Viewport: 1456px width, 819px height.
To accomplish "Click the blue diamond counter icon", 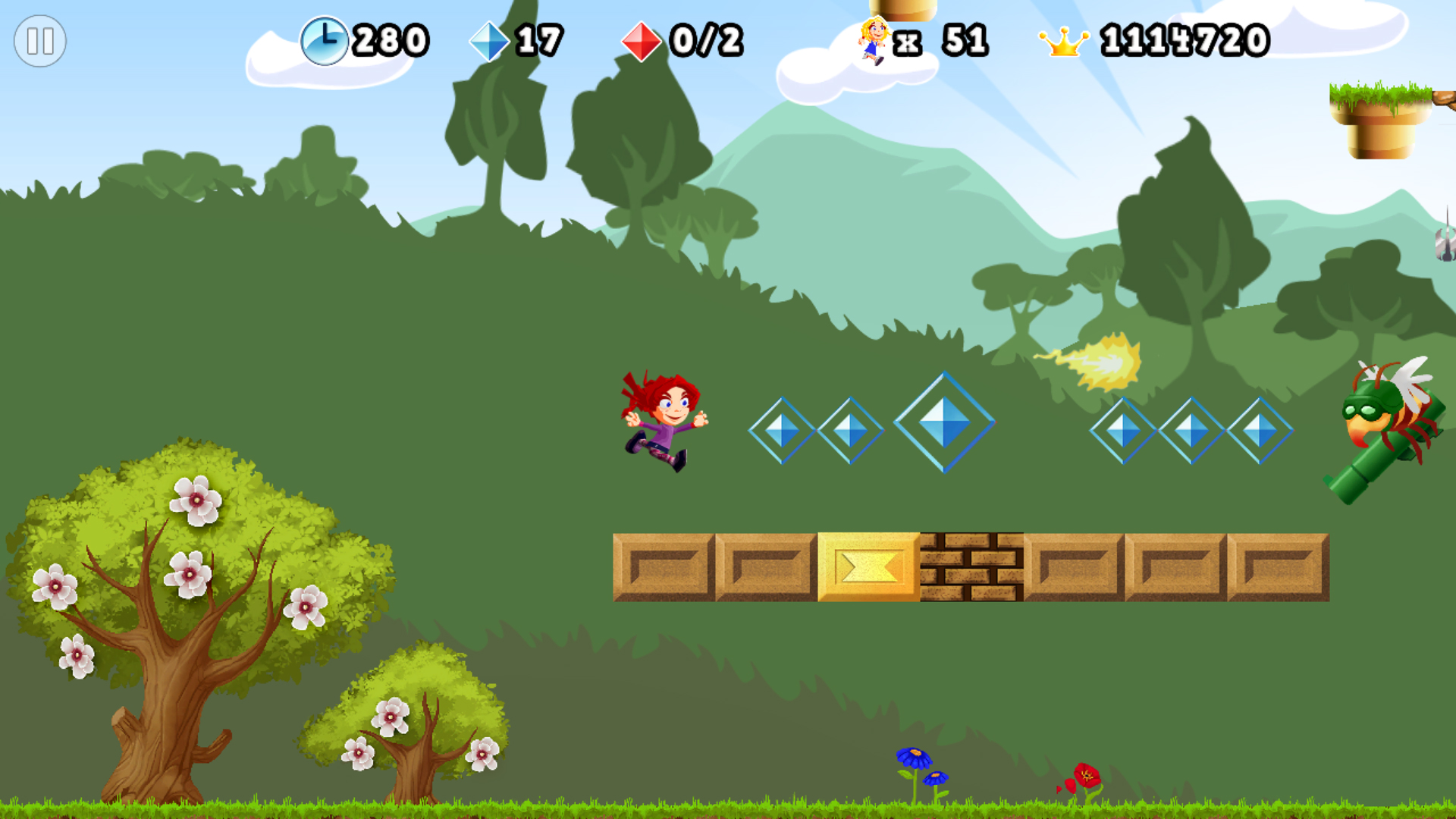I will 490,39.
